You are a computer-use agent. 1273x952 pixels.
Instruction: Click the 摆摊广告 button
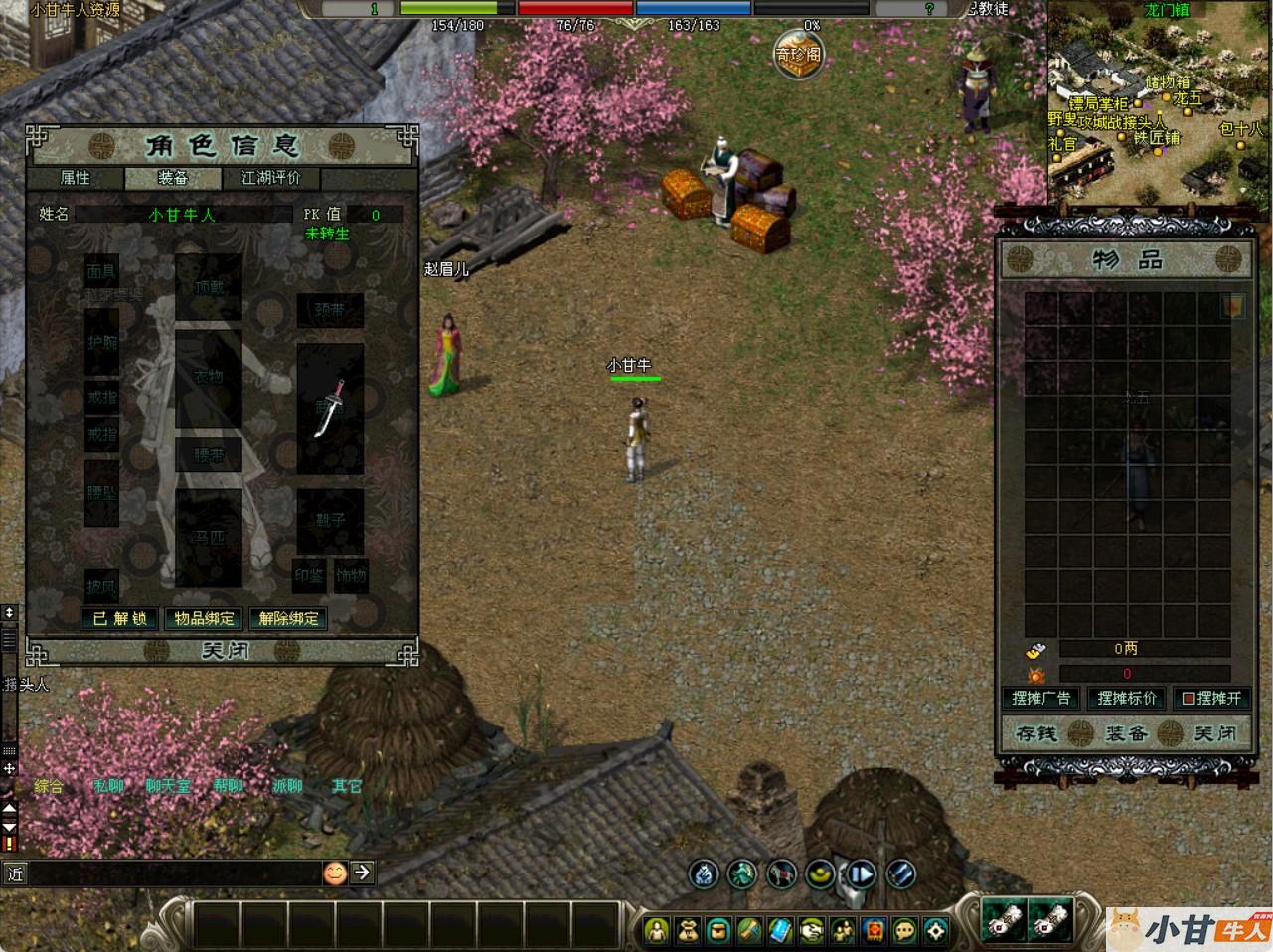[1040, 698]
